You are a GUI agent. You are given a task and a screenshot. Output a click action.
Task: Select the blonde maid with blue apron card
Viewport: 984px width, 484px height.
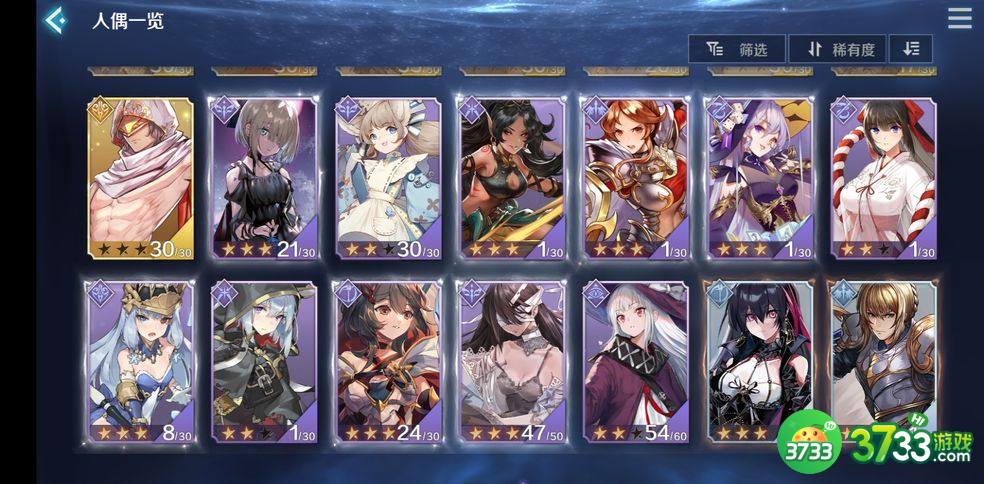[388, 178]
